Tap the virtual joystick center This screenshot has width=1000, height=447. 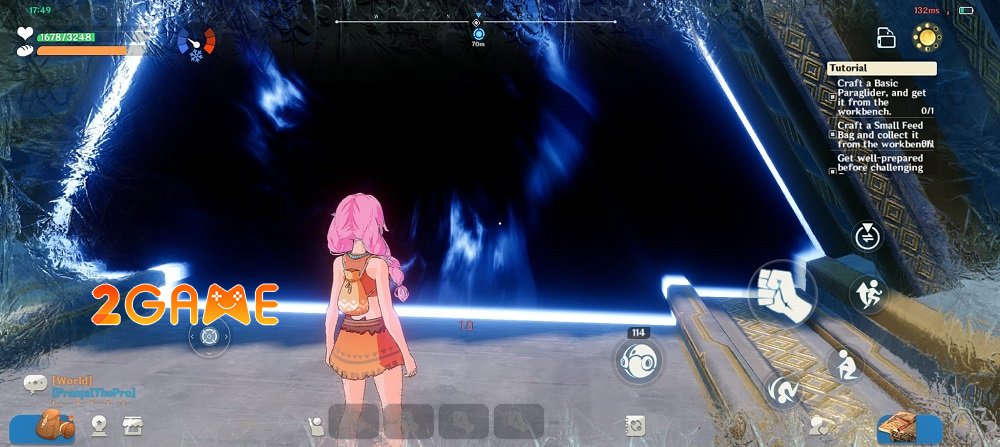[x=208, y=337]
